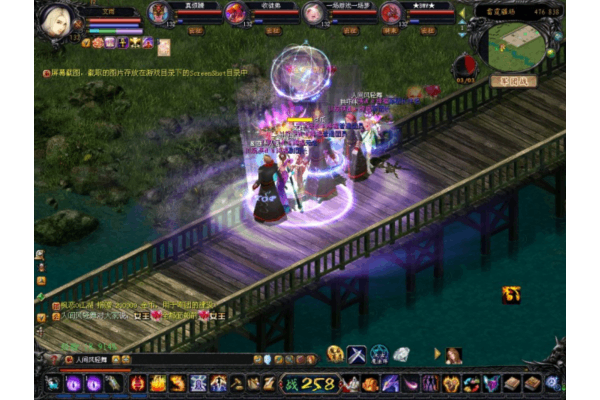
Task: Click the player portrait of the blonde character
Action: [59, 22]
